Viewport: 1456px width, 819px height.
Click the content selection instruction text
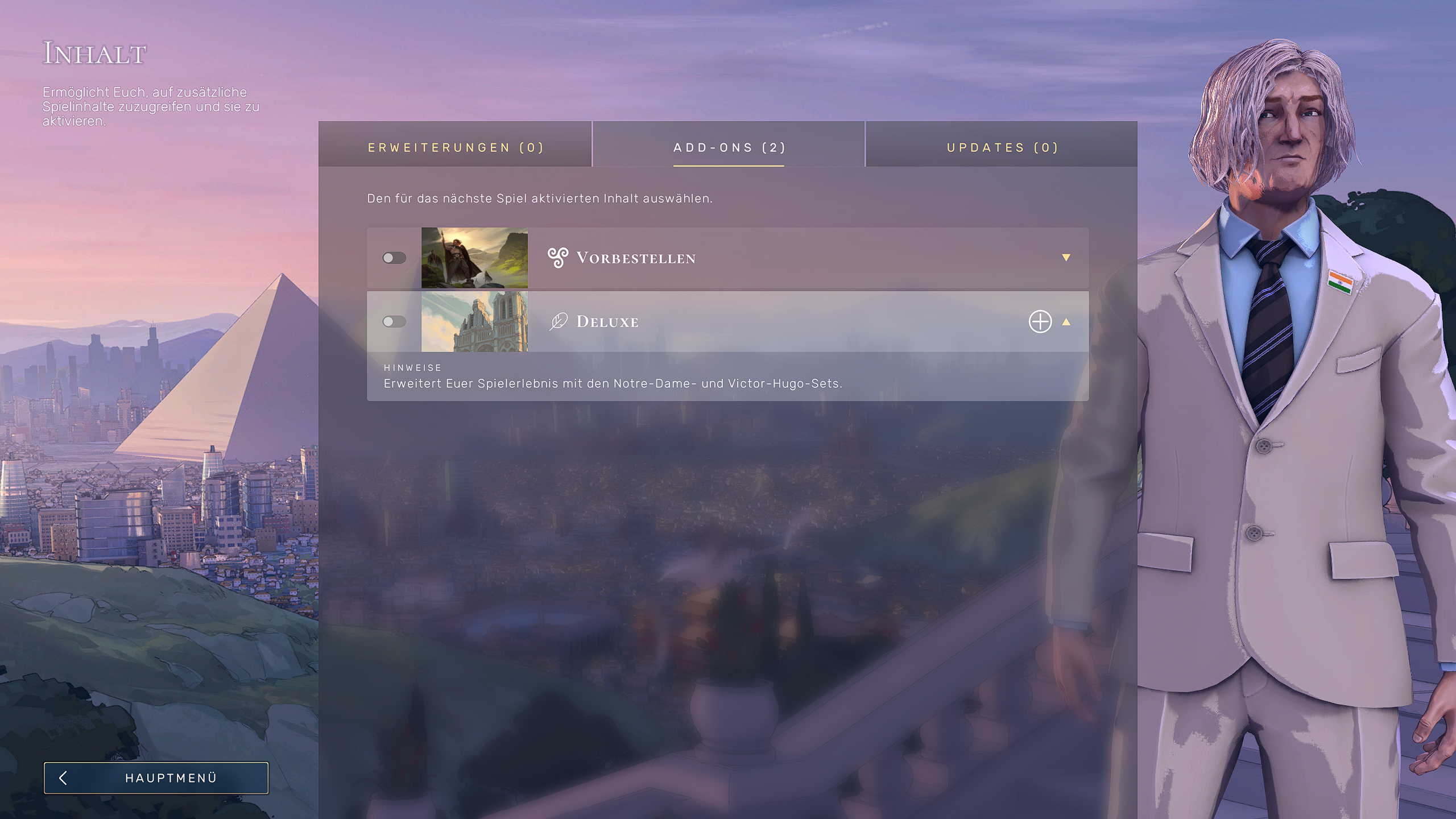[x=539, y=199]
